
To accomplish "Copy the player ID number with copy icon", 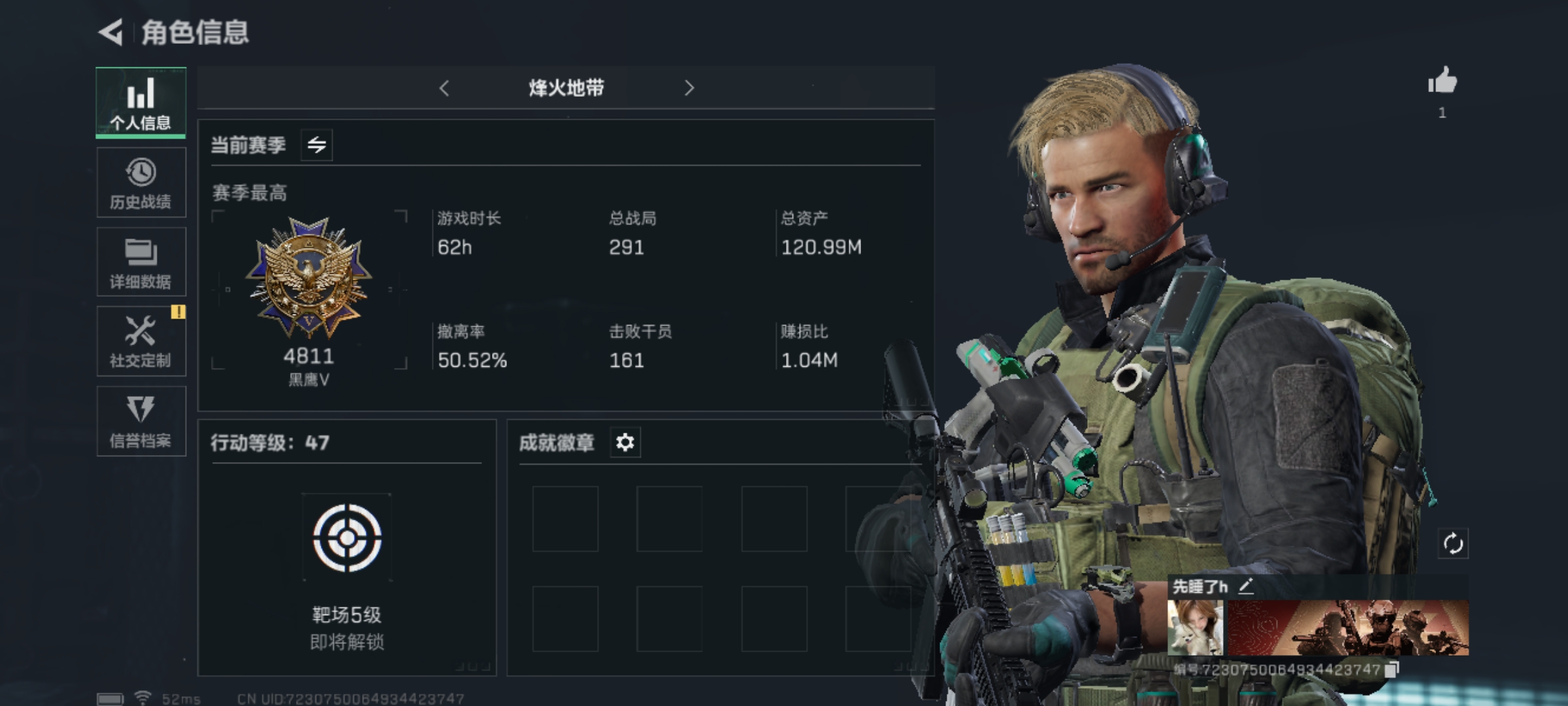I will 1392,669.
